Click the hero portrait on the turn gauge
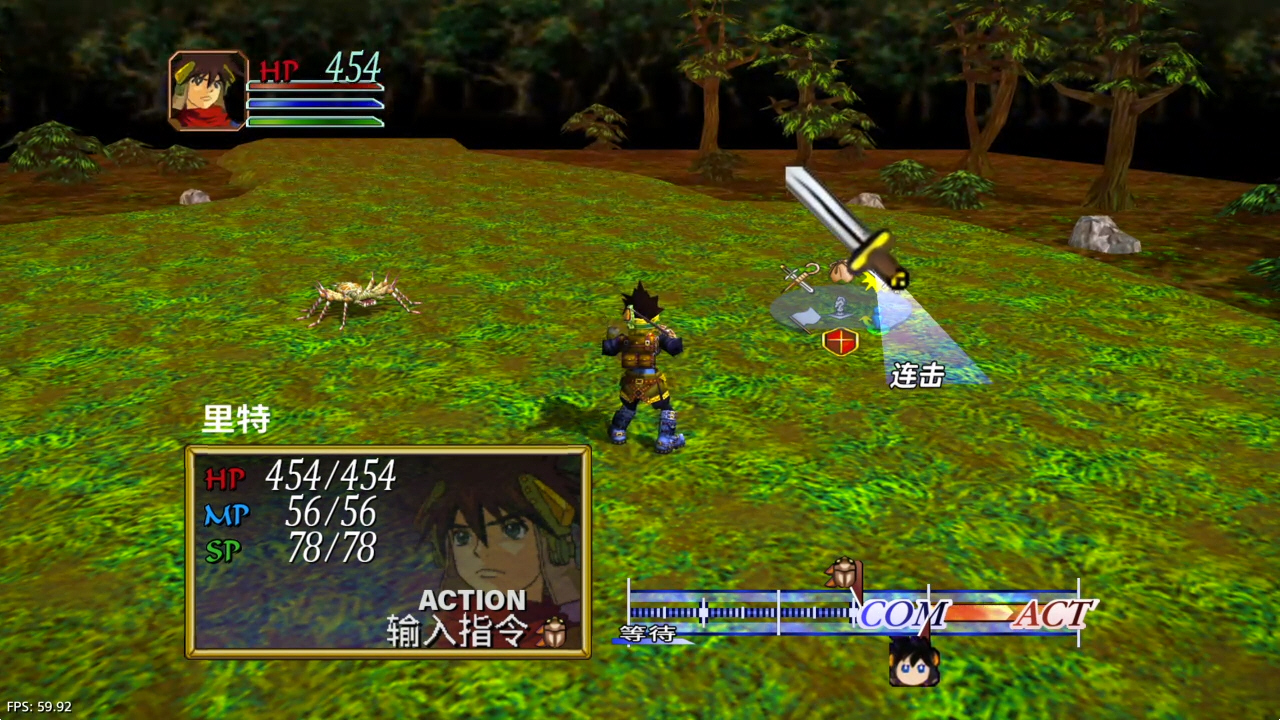Viewport: 1280px width, 720px height. tap(914, 662)
